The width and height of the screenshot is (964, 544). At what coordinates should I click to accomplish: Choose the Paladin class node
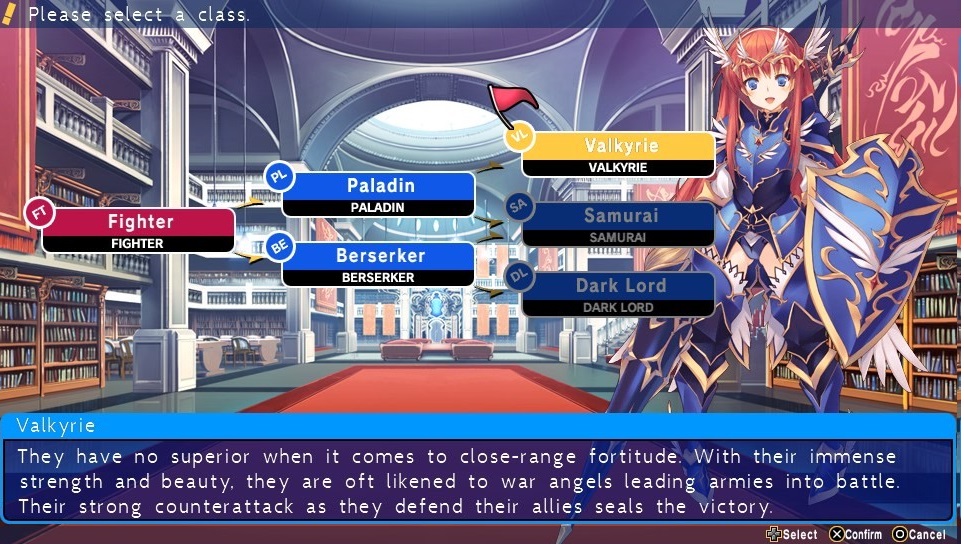(379, 194)
